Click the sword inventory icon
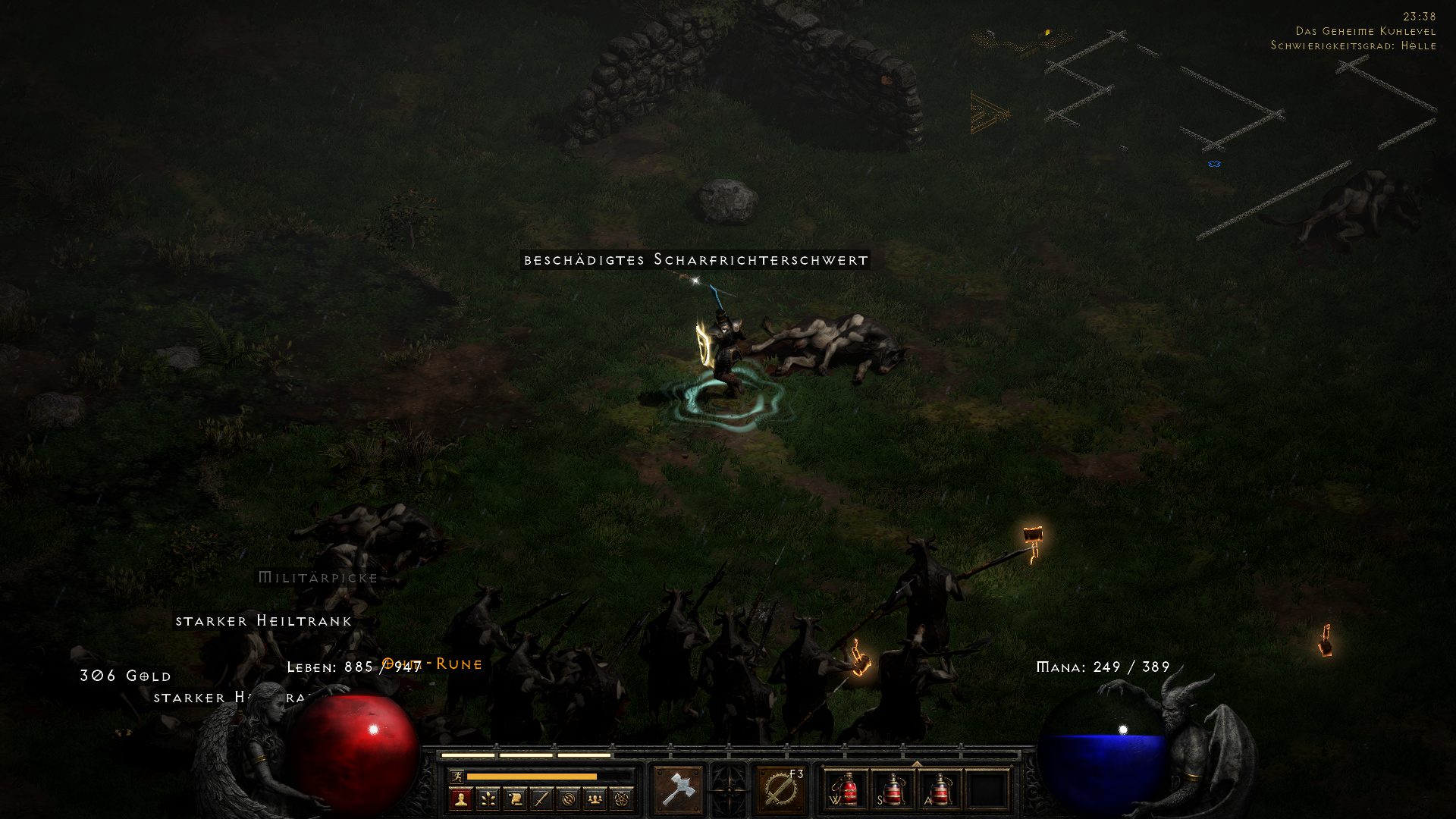The width and height of the screenshot is (1456, 819). coord(541,800)
